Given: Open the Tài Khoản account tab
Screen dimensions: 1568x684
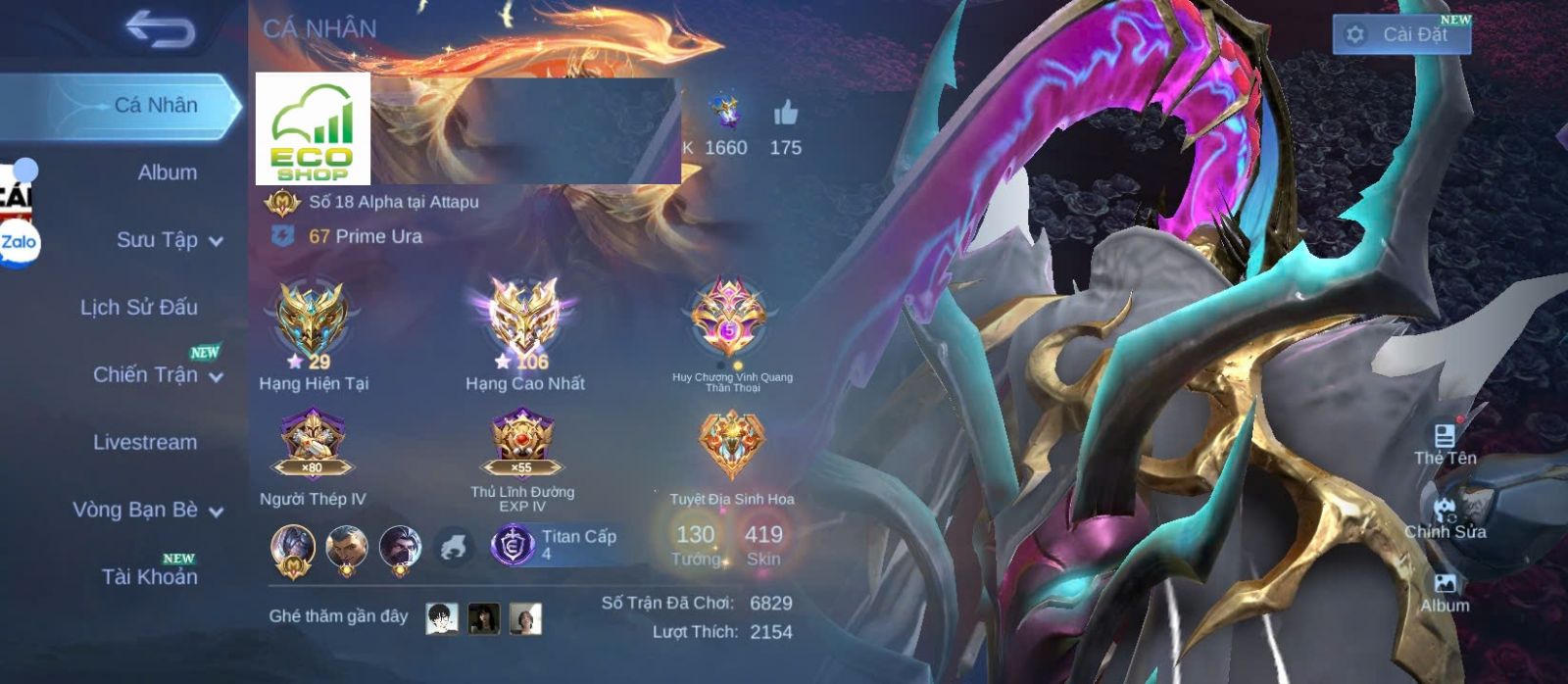Looking at the screenshot, I should (149, 576).
